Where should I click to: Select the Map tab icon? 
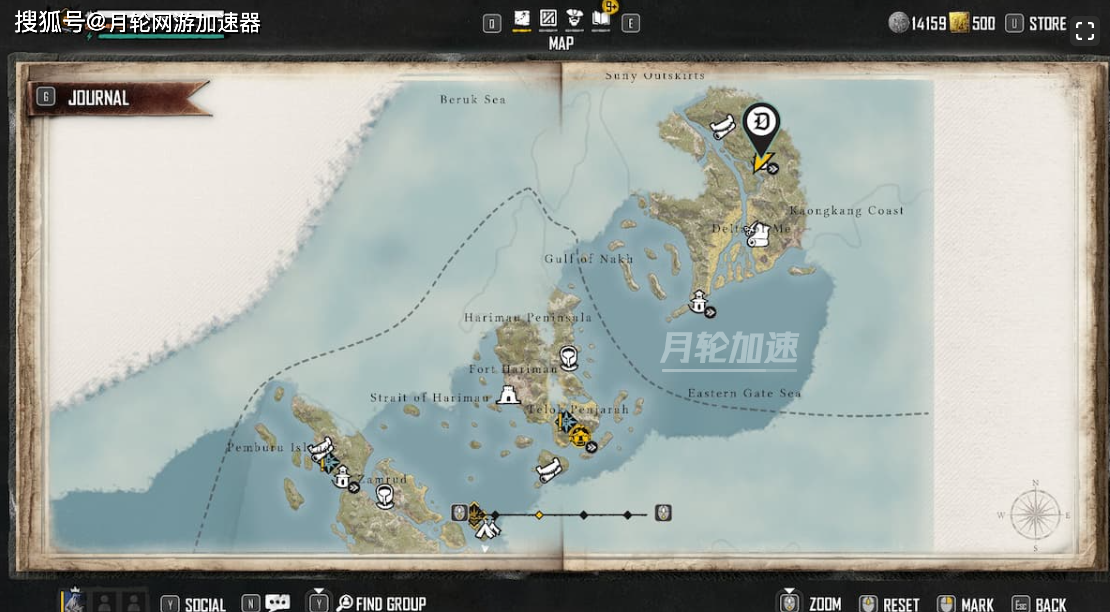pos(522,20)
